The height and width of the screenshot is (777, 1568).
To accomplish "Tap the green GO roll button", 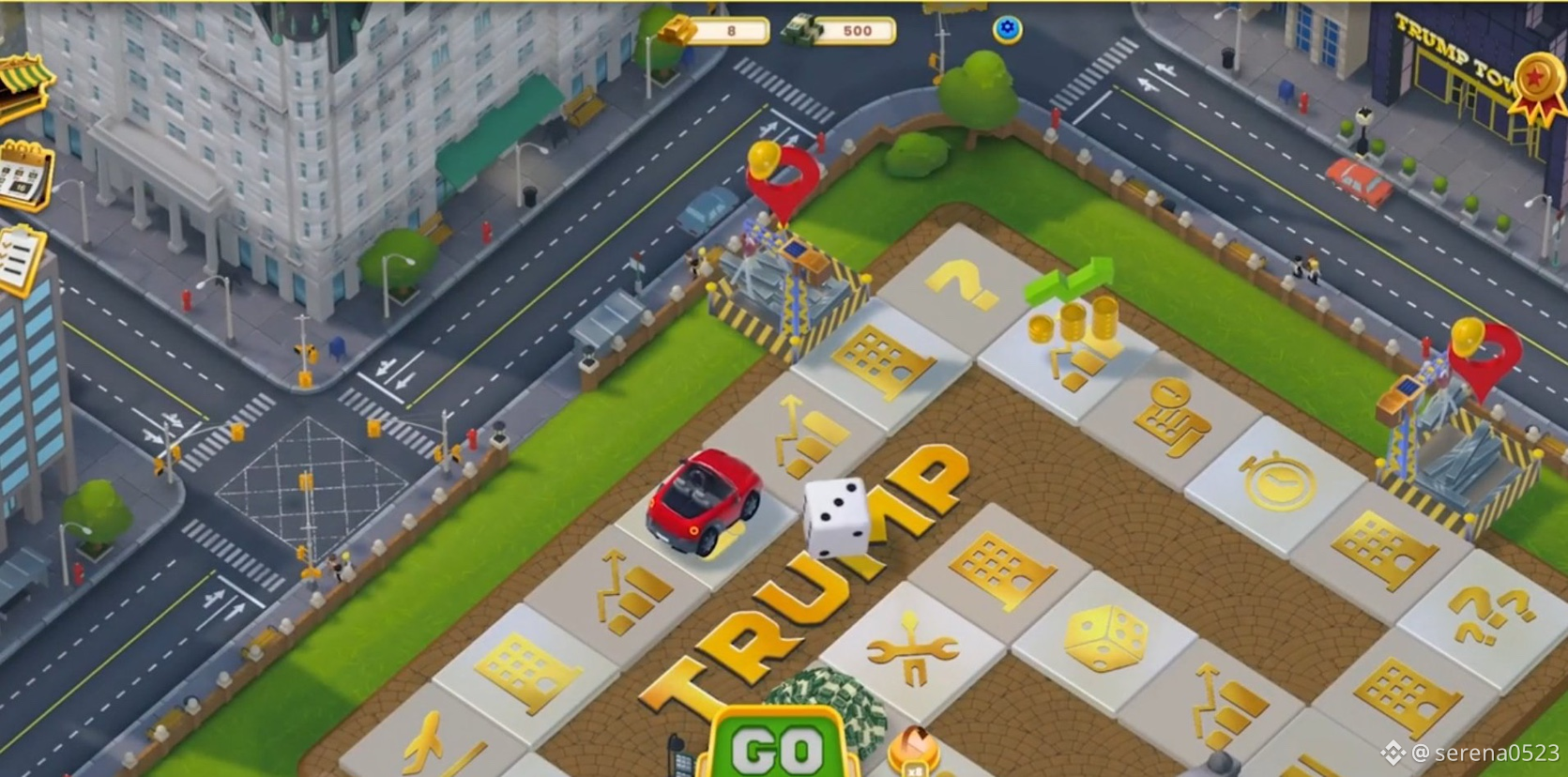I will point(778,748).
